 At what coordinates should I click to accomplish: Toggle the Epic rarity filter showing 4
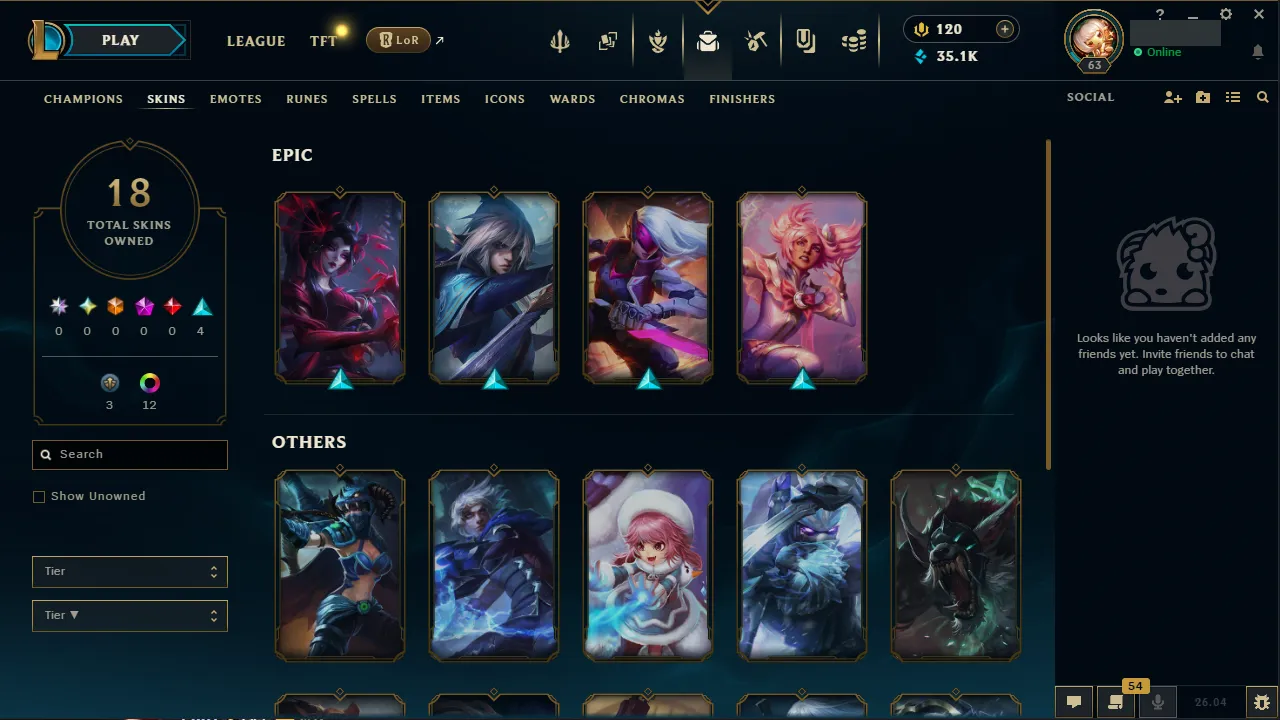[201, 306]
